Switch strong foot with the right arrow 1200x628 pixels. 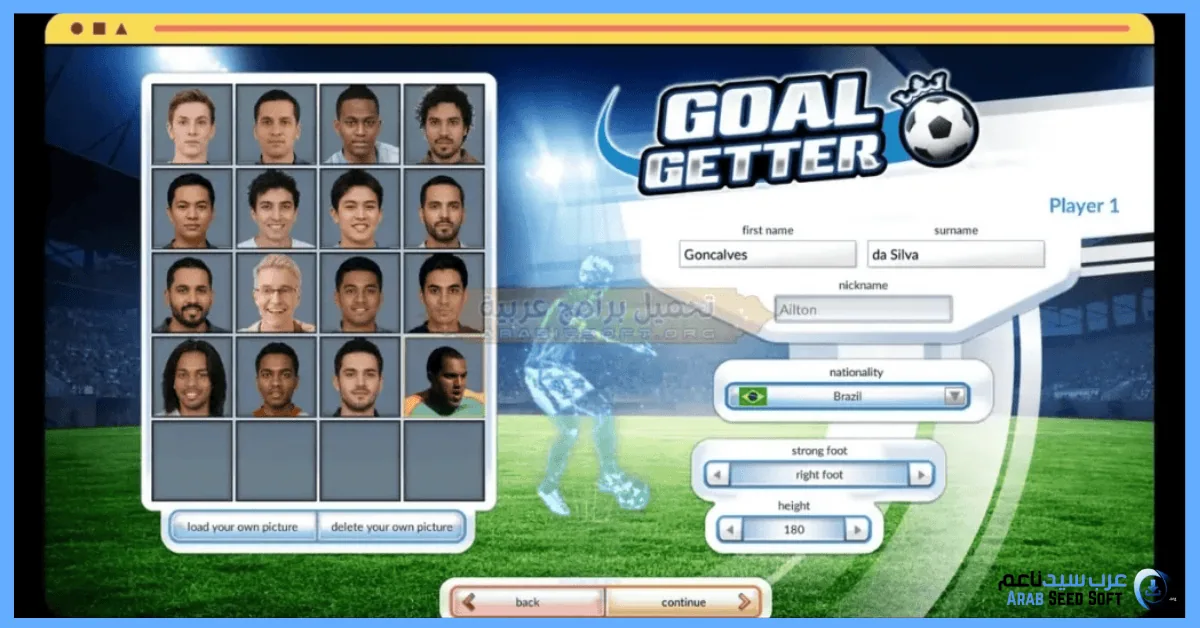click(x=920, y=475)
